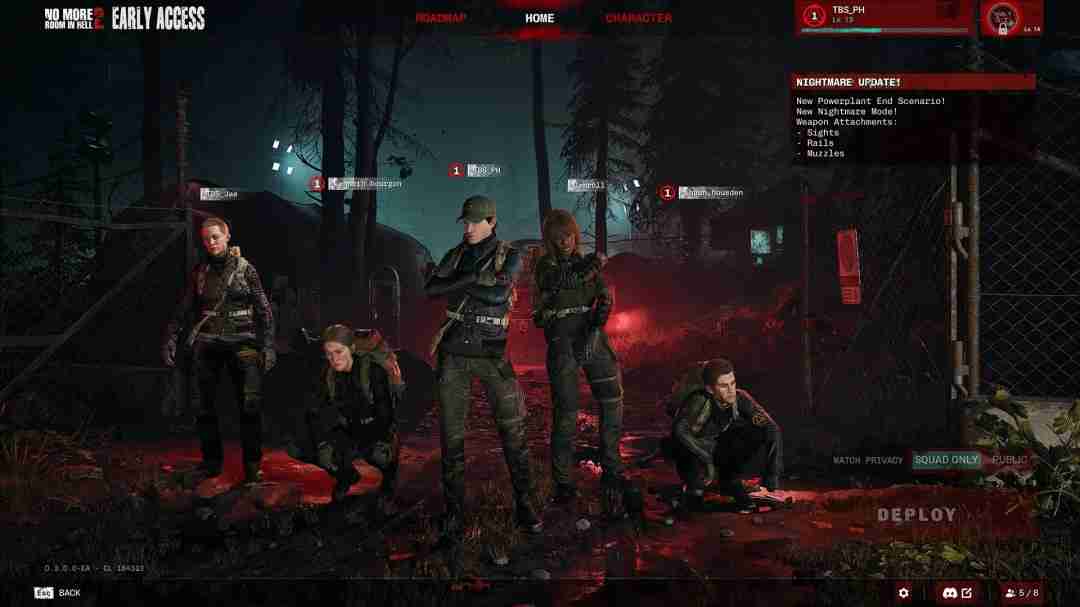Viewport: 1080px width, 607px height.
Task: Set match privacy to Squad Only
Action: click(x=946, y=460)
